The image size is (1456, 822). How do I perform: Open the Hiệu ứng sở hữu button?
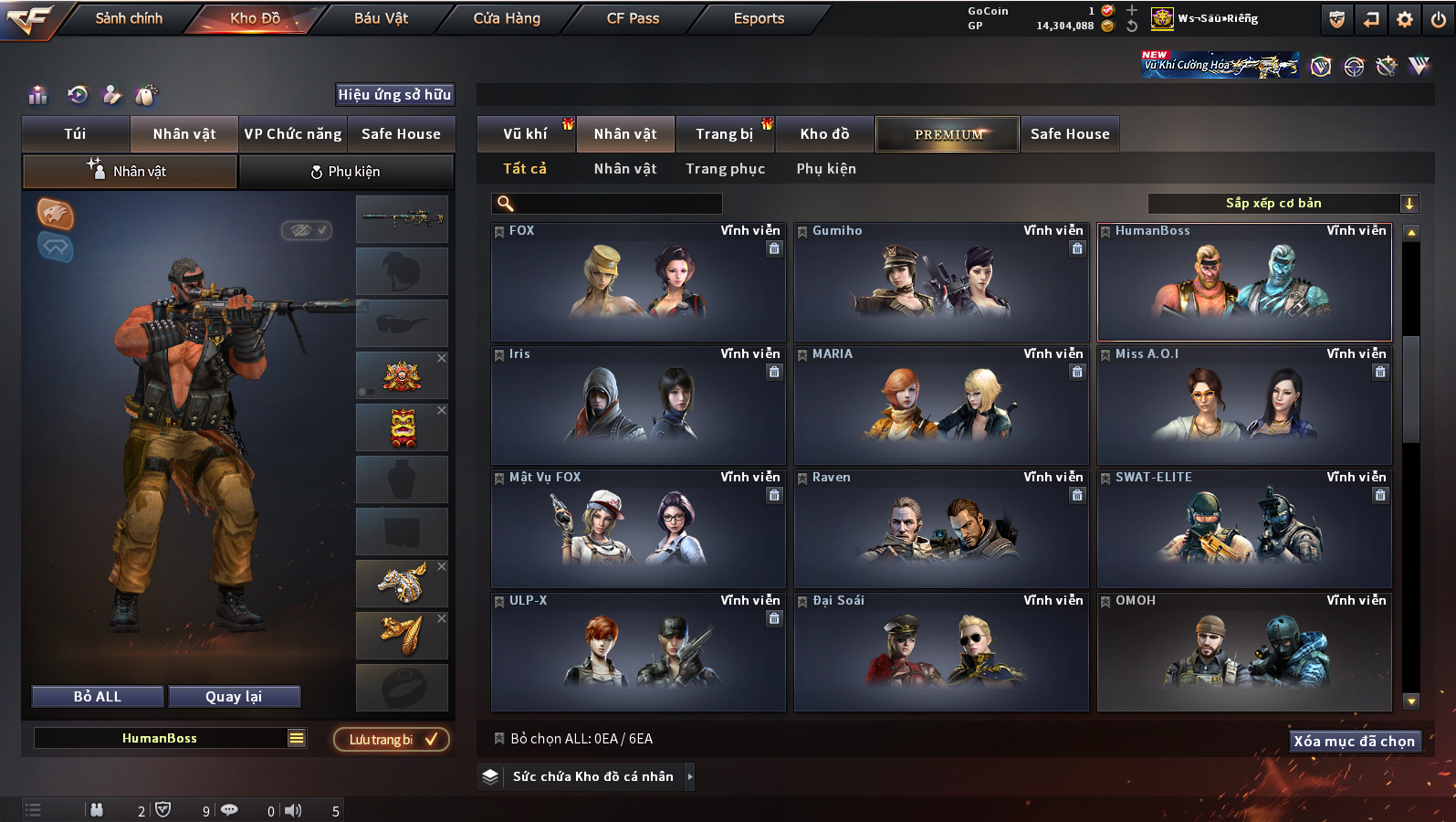pyautogui.click(x=394, y=95)
